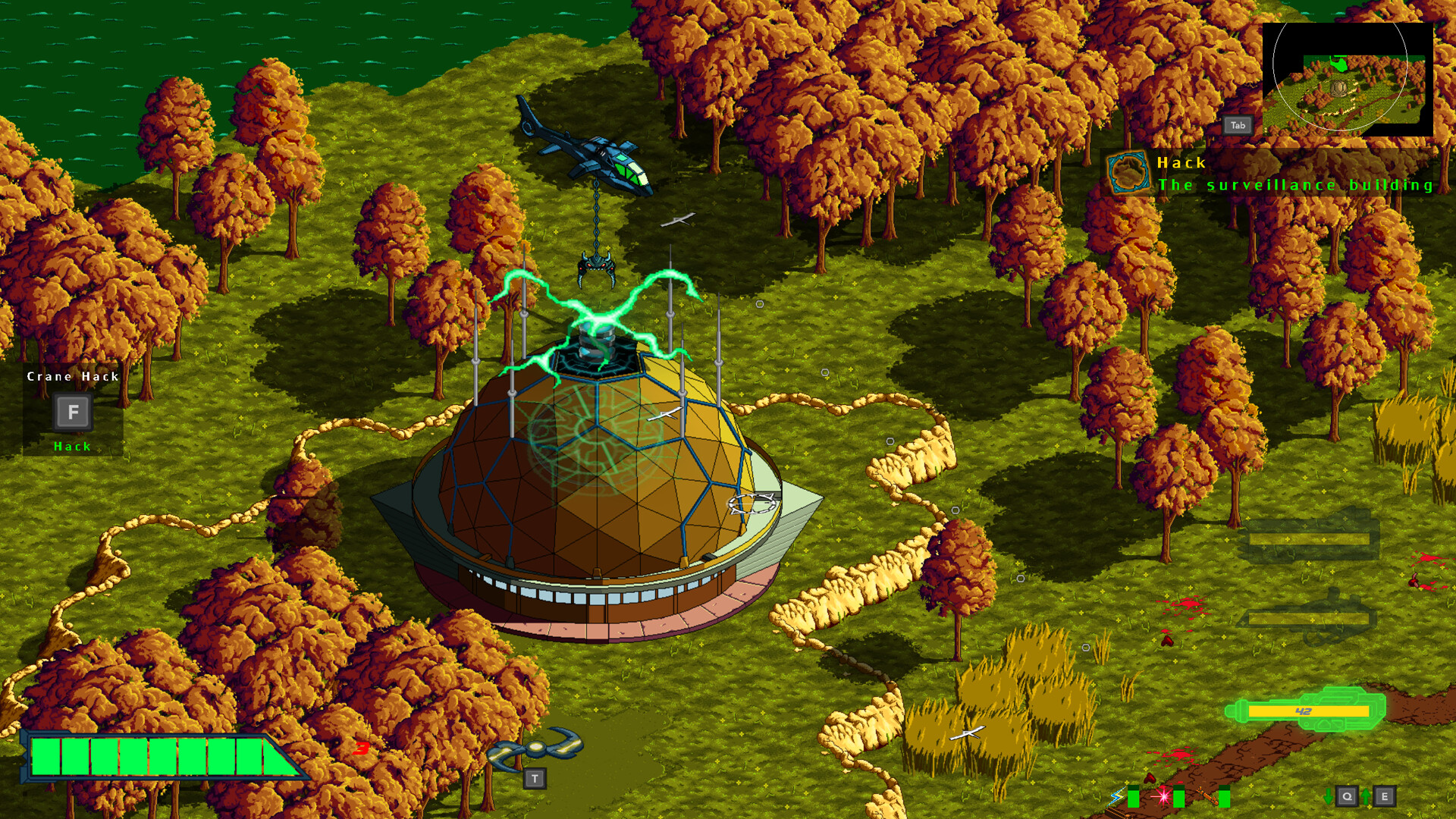Select the lightning ability icon at bottom right

point(1117,797)
